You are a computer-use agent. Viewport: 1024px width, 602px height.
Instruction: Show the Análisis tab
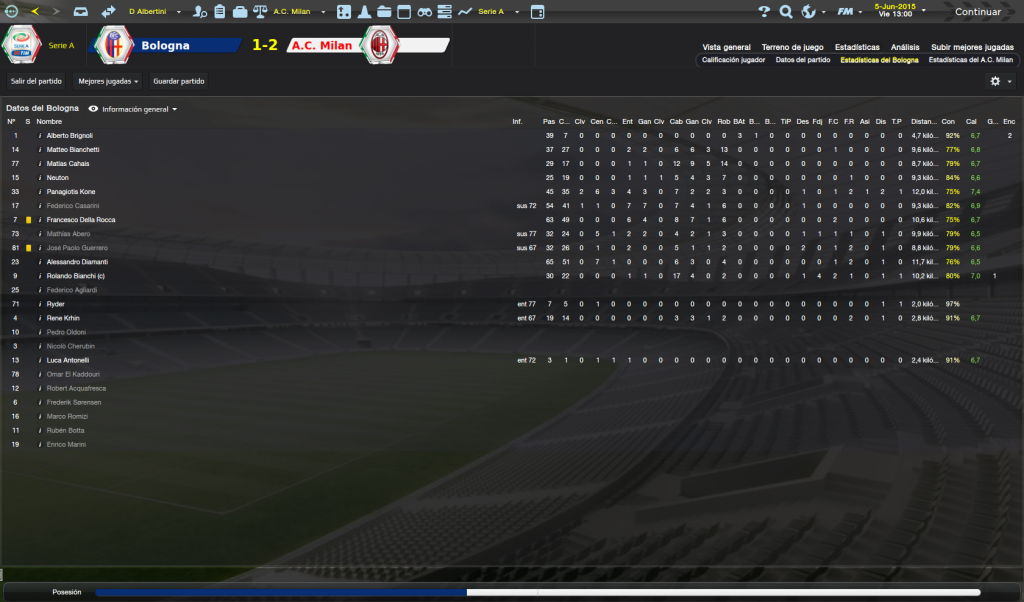coord(905,47)
